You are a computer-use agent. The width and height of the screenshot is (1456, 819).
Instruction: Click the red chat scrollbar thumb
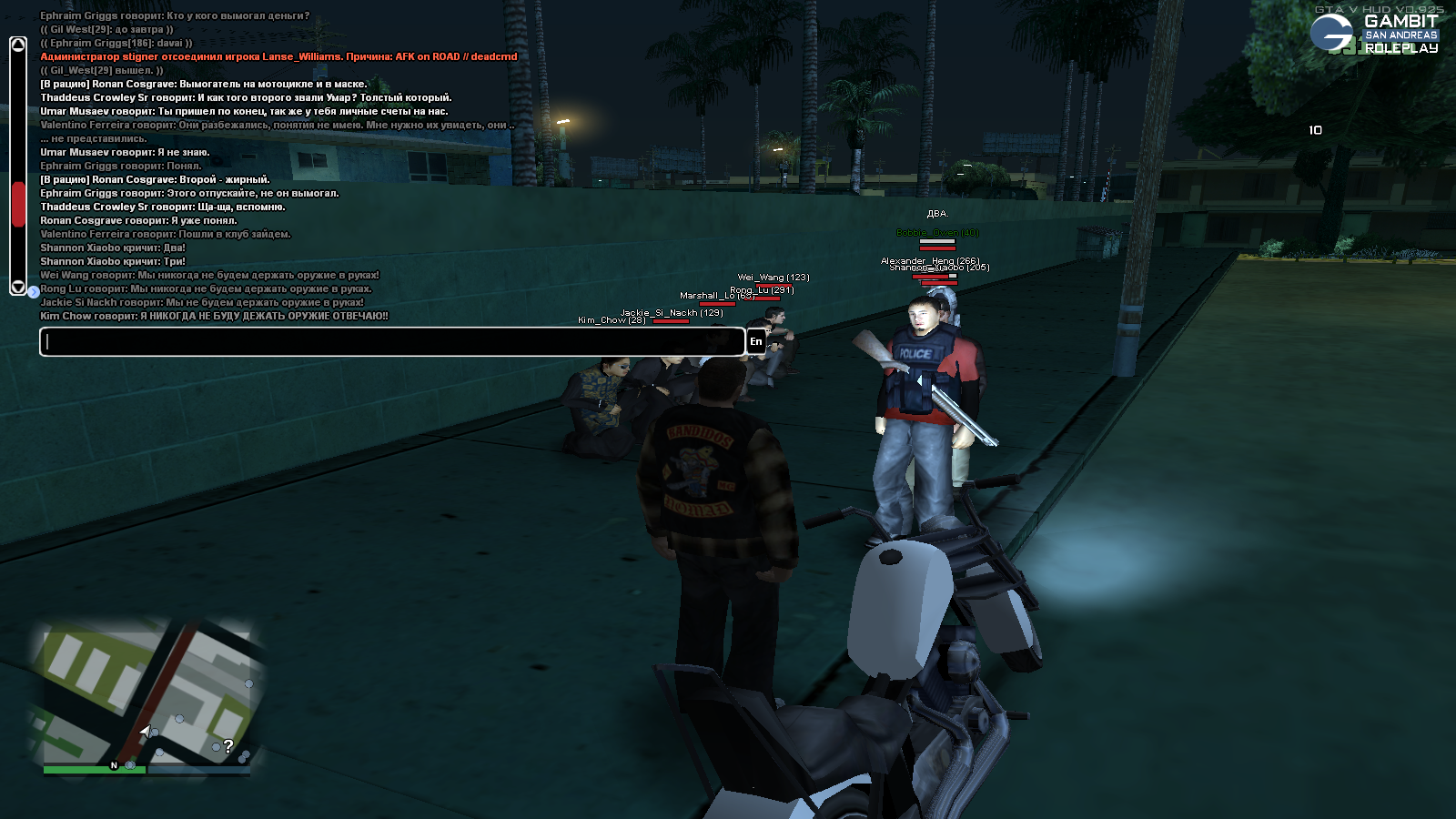click(x=18, y=204)
